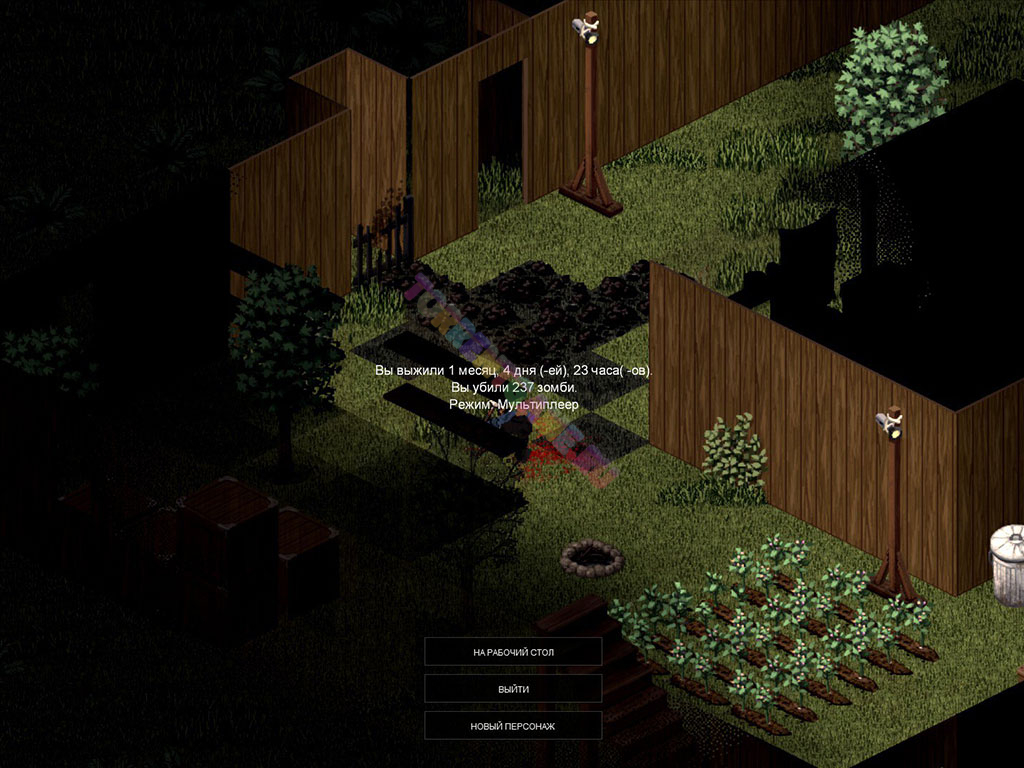The image size is (1024, 768).
Task: Choose ВЫЙТИ to exit the game
Action: [513, 689]
